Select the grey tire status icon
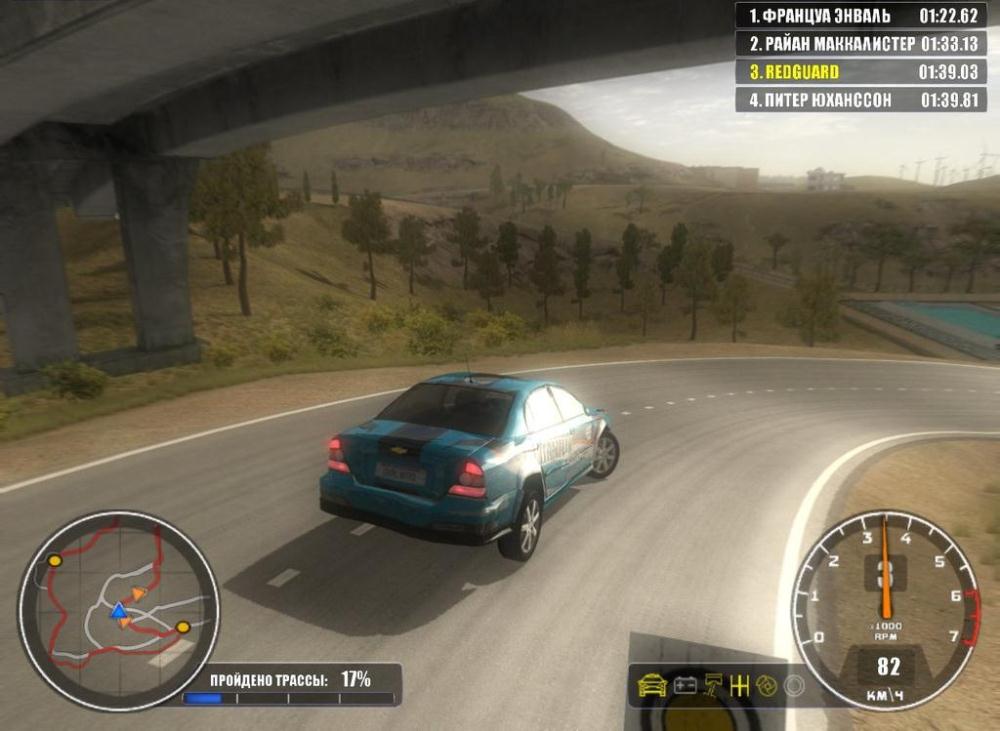Screen dimensions: 1000x731 [x=794, y=686]
